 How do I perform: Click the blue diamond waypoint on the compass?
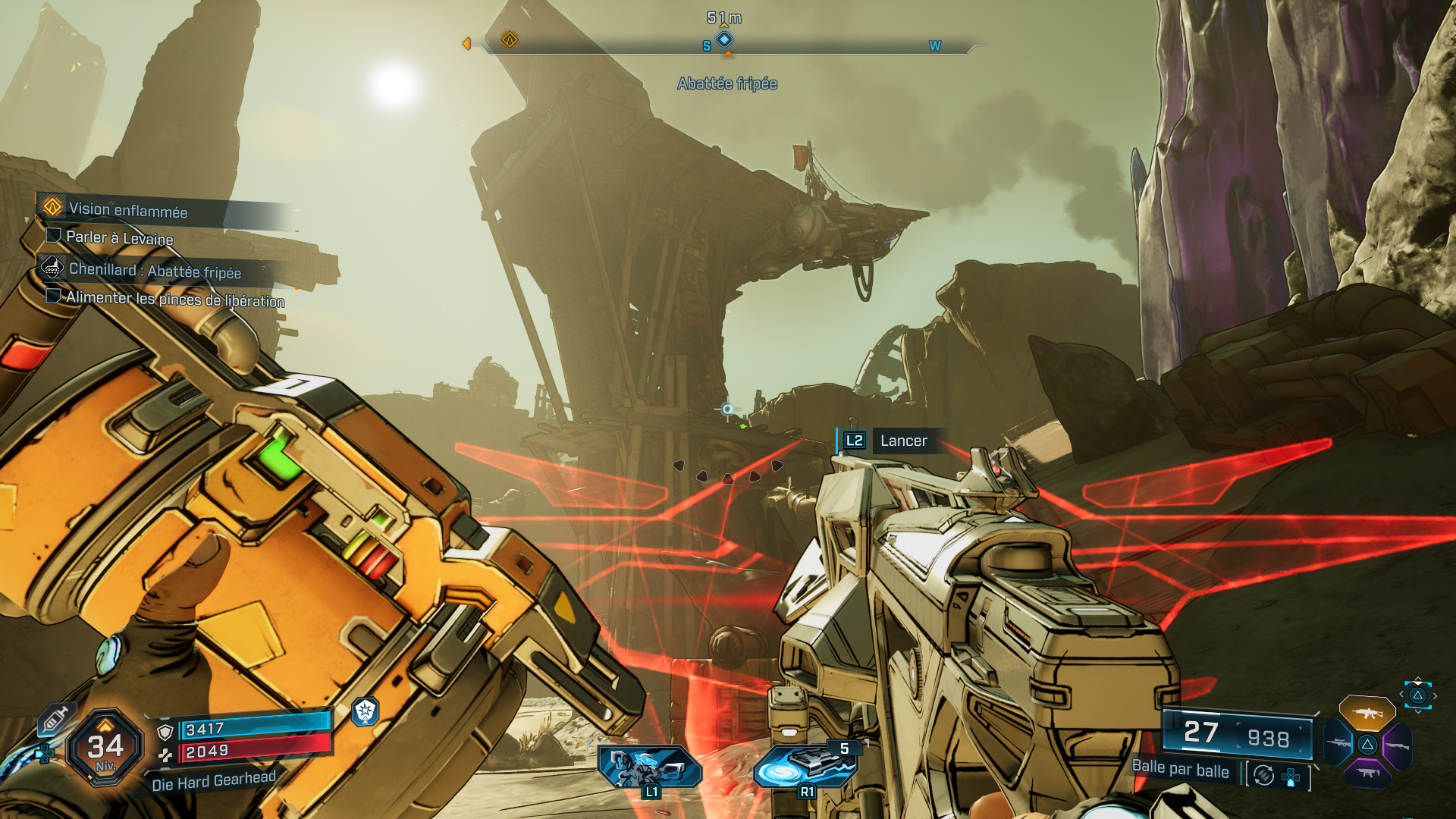[725, 39]
